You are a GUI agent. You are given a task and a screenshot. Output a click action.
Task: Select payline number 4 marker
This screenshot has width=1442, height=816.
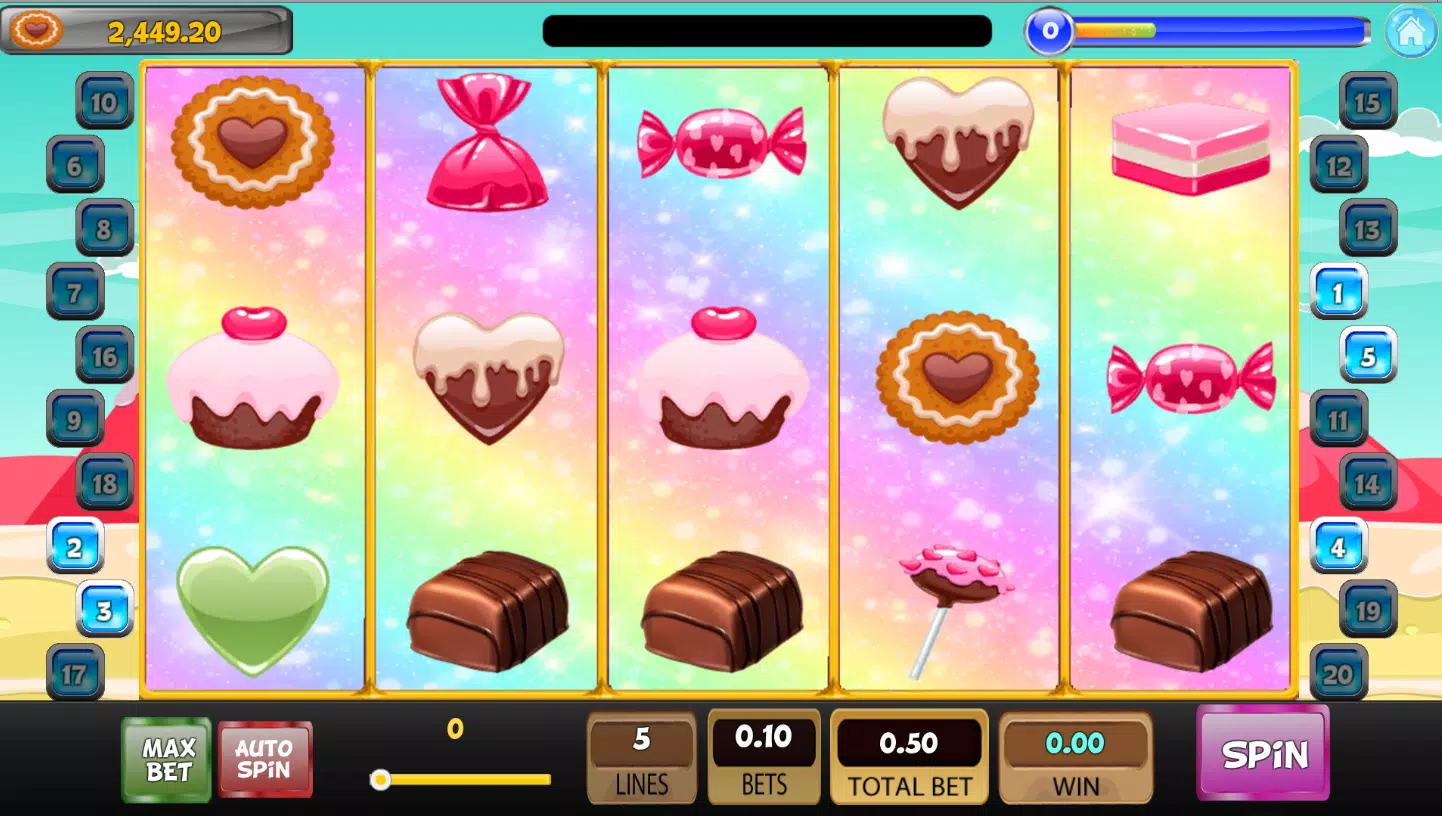pos(1338,546)
